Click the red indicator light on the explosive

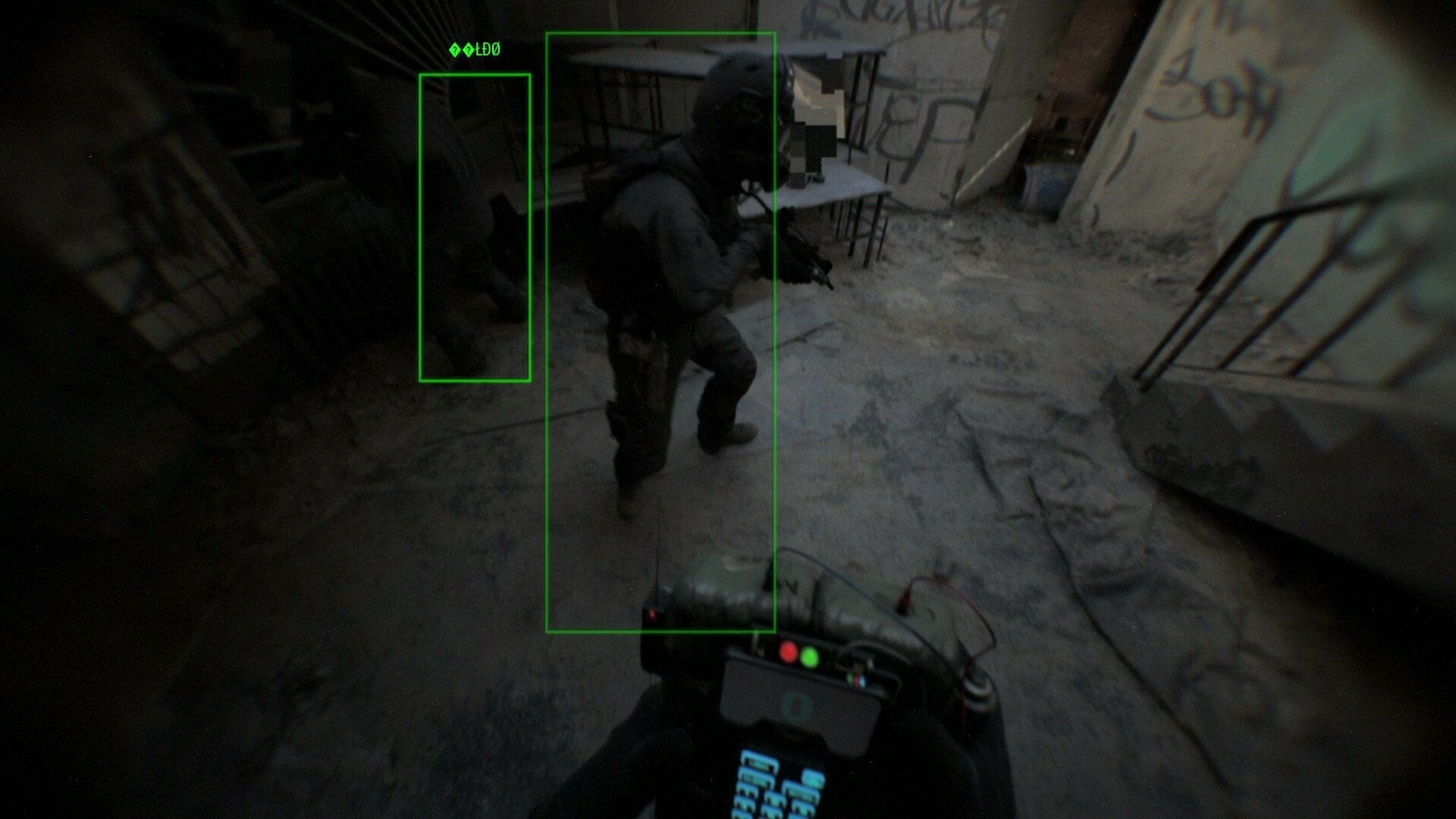pos(652,615)
